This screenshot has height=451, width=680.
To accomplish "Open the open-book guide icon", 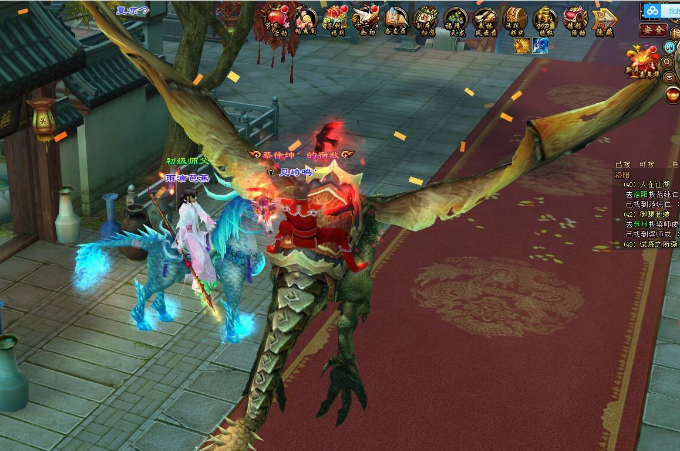I will [x=395, y=19].
